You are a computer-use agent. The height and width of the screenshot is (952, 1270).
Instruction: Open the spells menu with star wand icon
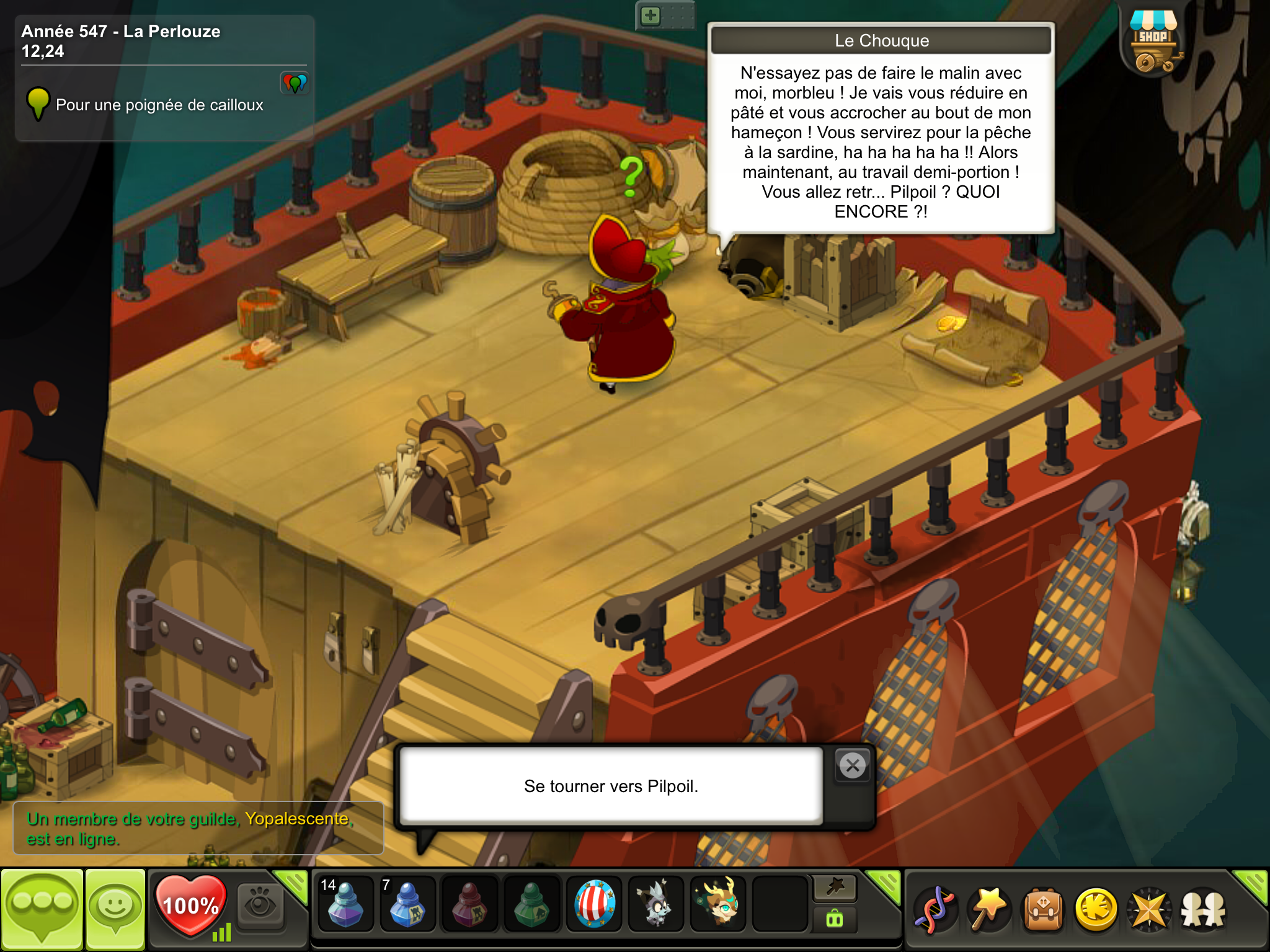[x=988, y=910]
